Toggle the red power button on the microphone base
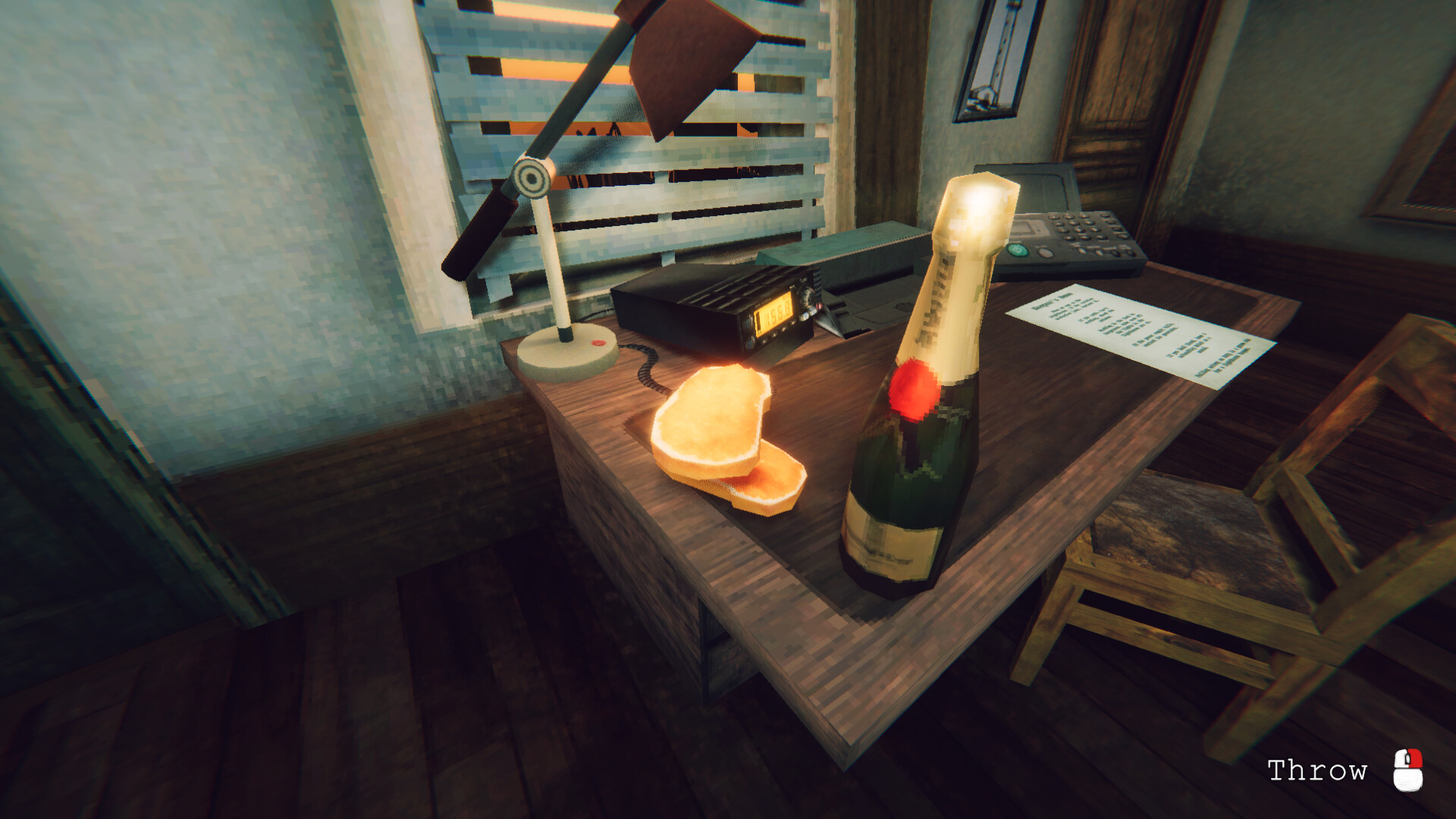 601,342
